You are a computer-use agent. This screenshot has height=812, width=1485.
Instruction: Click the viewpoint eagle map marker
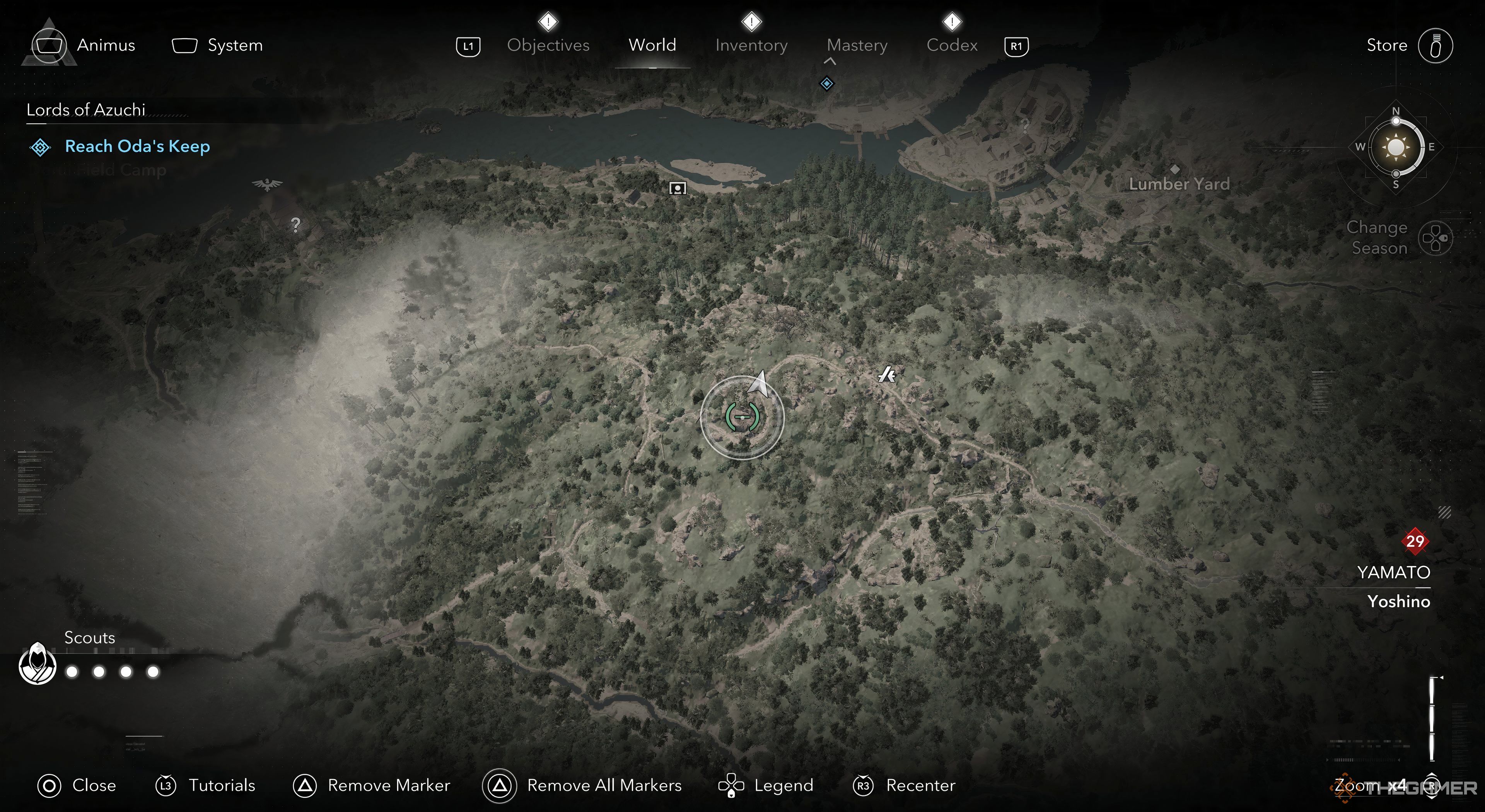click(267, 184)
